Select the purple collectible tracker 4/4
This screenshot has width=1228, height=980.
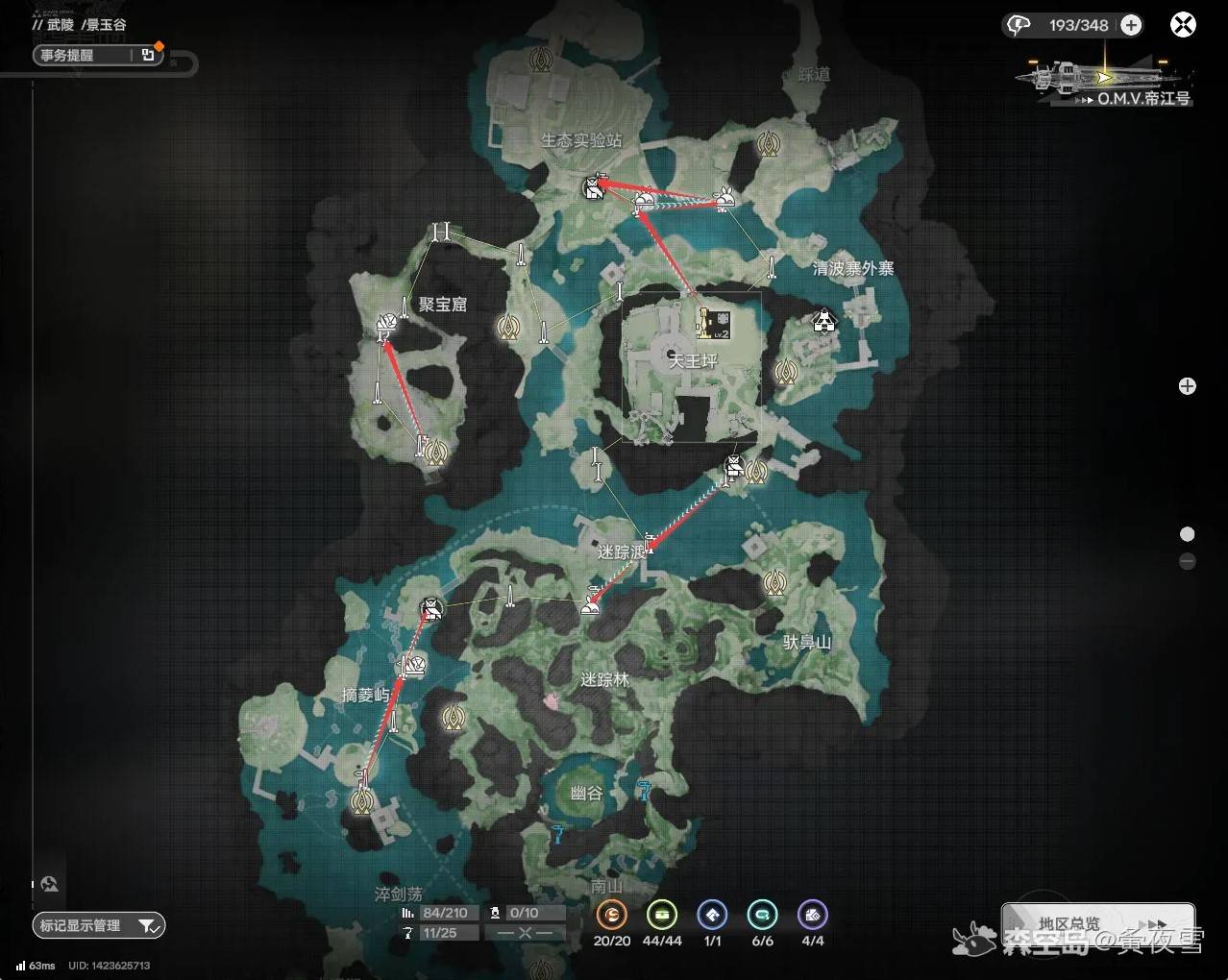812,915
